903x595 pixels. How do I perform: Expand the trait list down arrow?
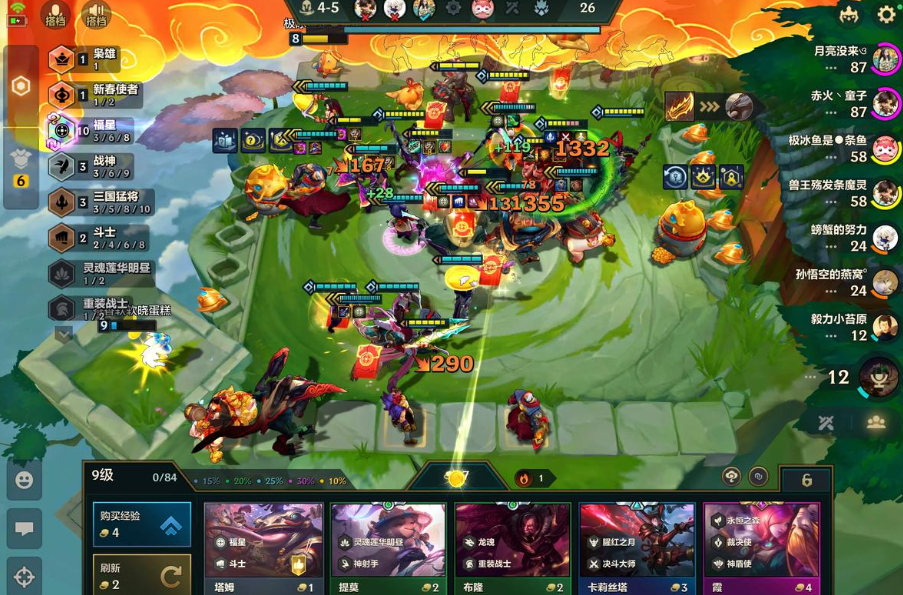click(62, 335)
